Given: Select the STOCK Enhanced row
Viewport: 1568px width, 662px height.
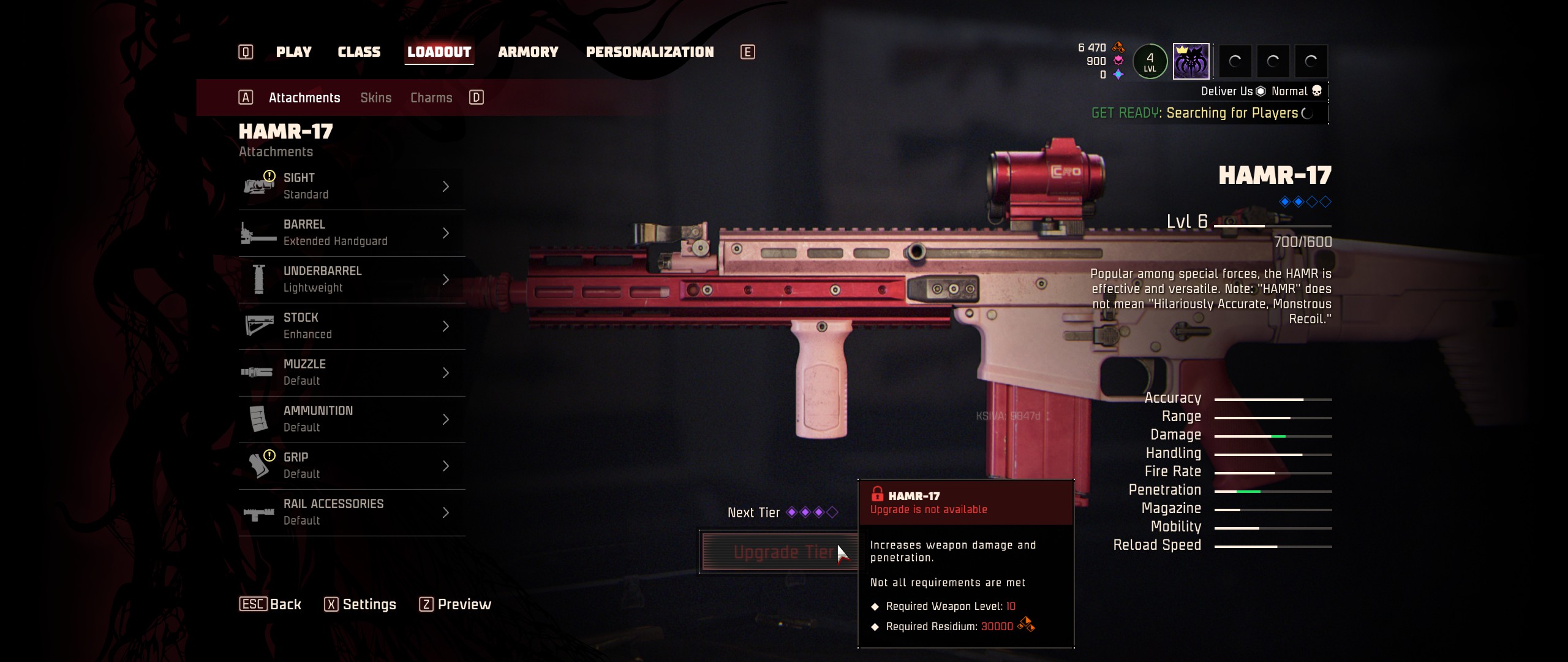Looking at the screenshot, I should 352,326.
